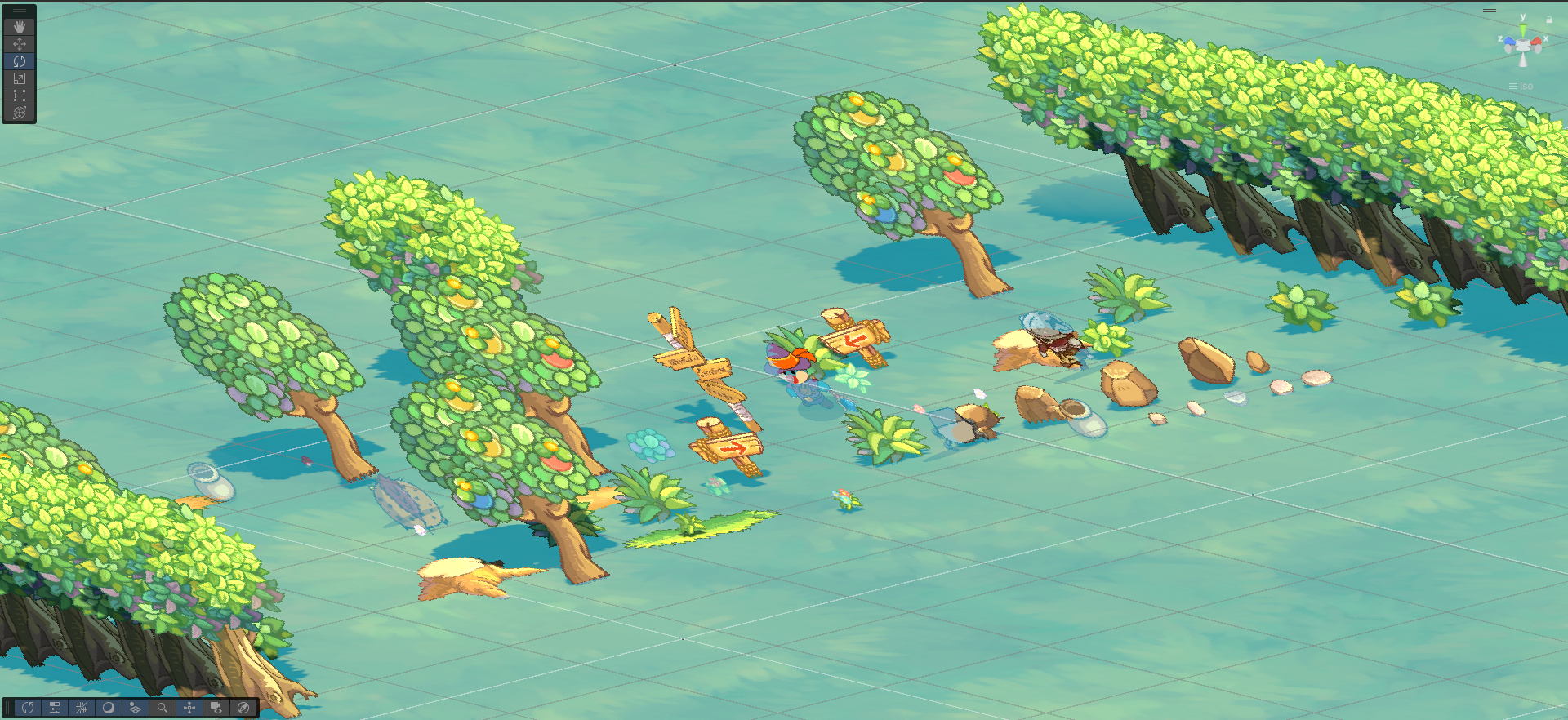Open the render settings sliders icon

pyautogui.click(x=55, y=708)
